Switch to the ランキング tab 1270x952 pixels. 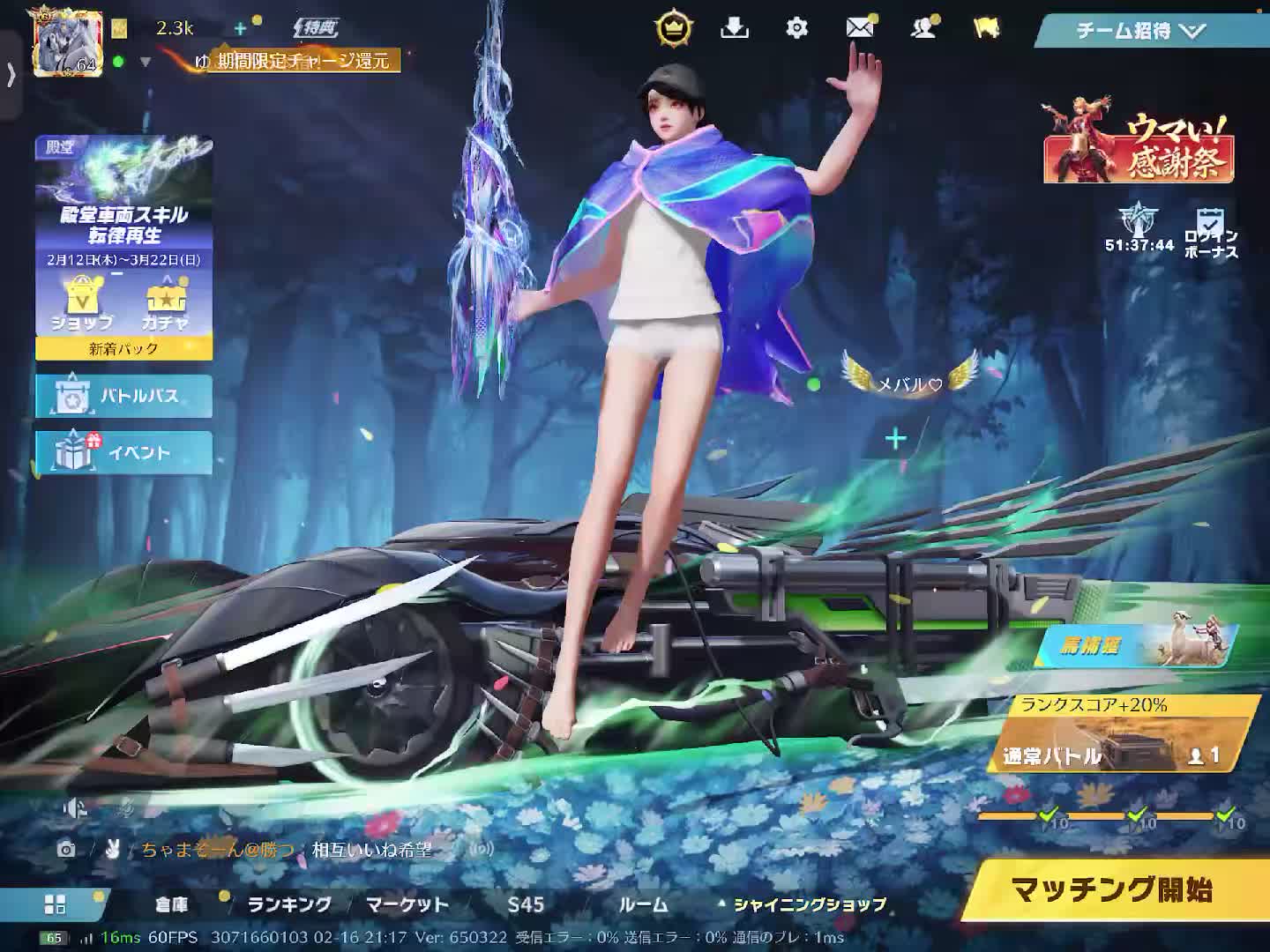tap(288, 904)
